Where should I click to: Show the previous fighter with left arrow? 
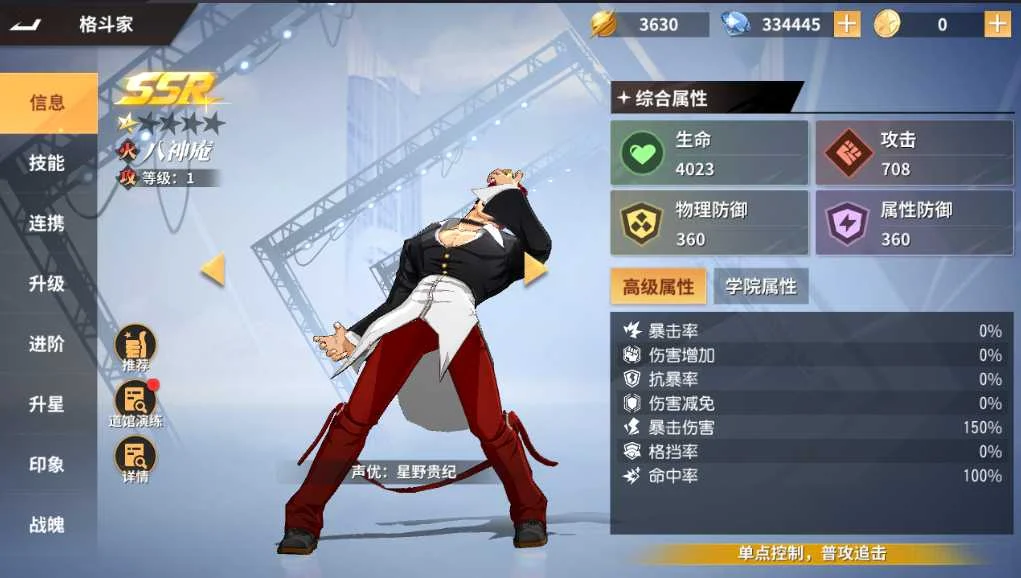tap(212, 269)
